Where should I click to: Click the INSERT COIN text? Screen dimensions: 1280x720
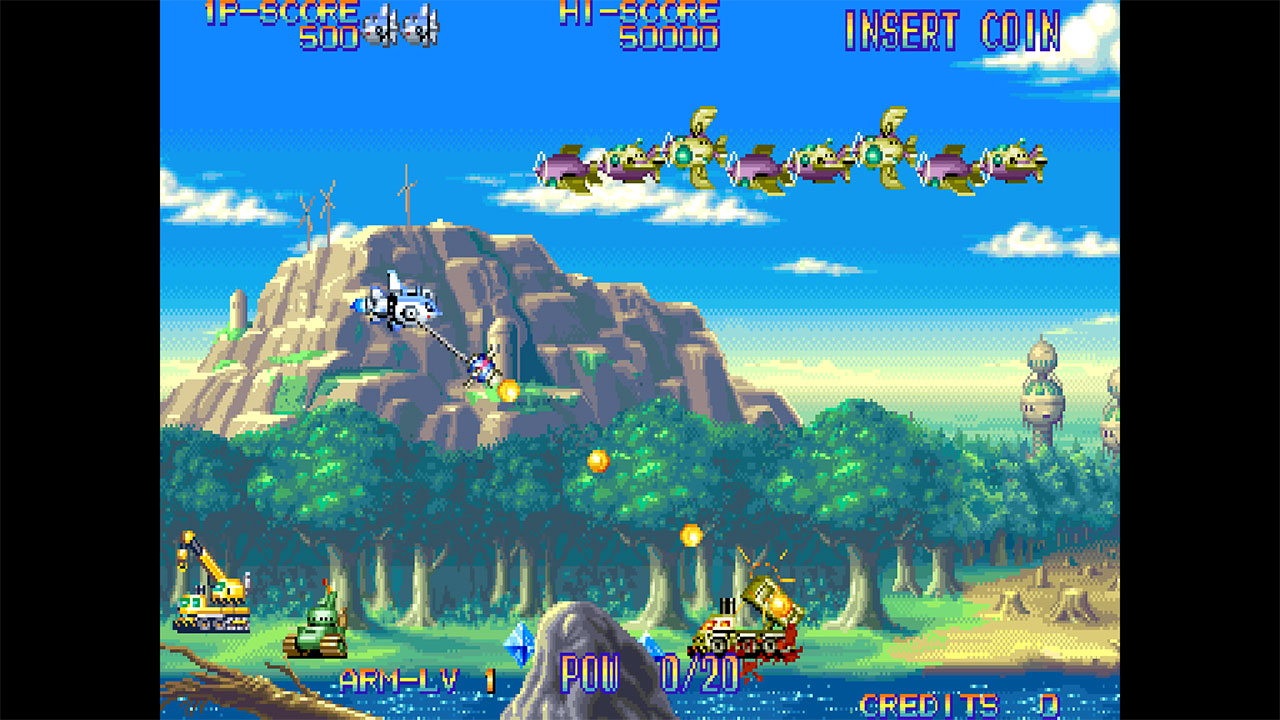(x=952, y=30)
